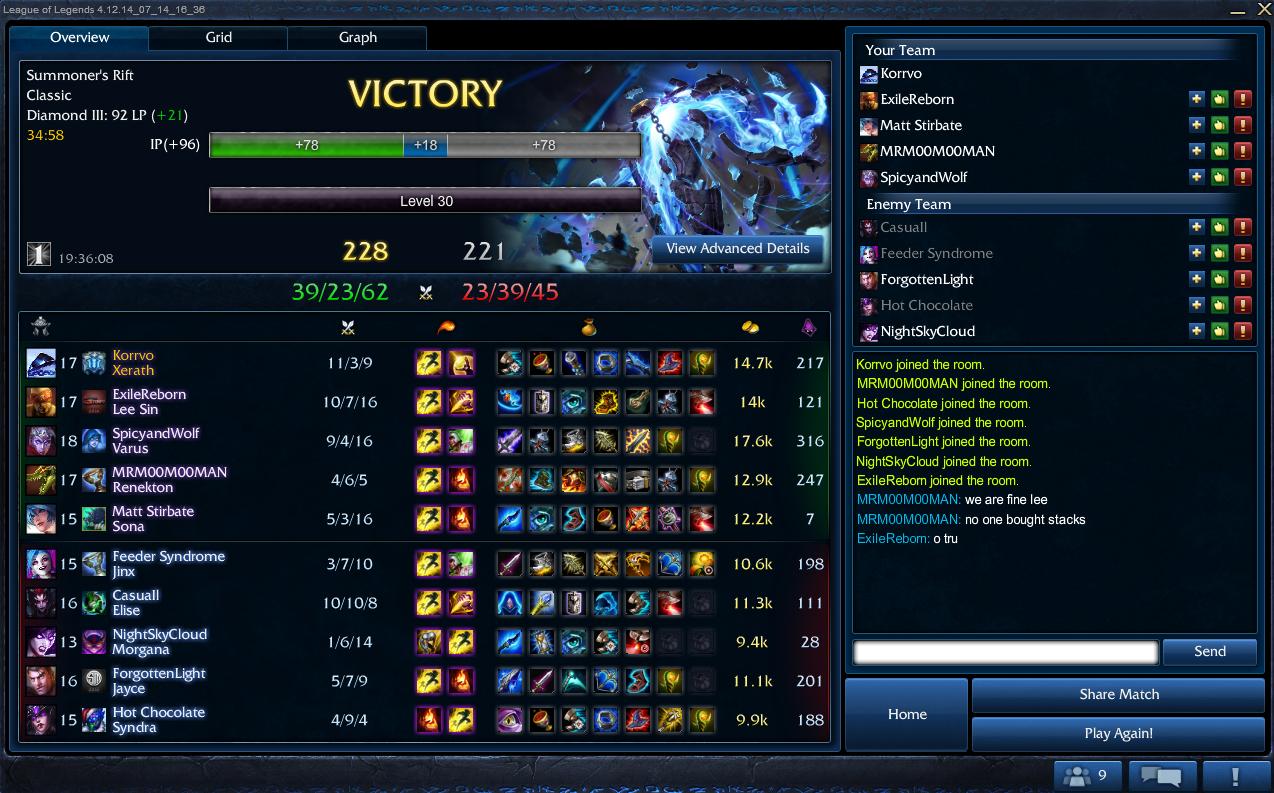This screenshot has width=1274, height=793.
Task: Choose Play Again!
Action: pos(1118,733)
